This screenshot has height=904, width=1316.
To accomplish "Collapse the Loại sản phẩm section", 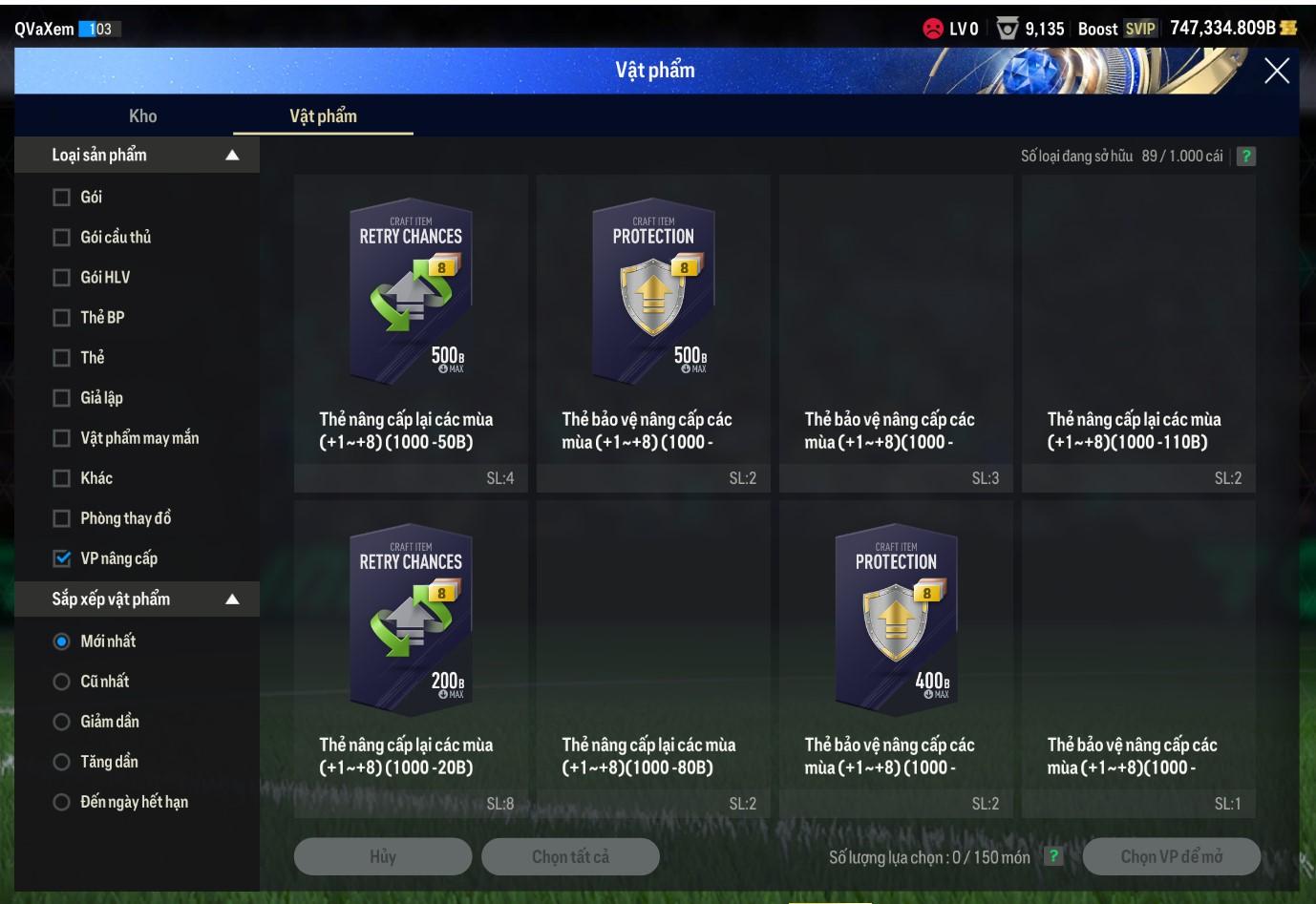I will pyautogui.click(x=232, y=156).
